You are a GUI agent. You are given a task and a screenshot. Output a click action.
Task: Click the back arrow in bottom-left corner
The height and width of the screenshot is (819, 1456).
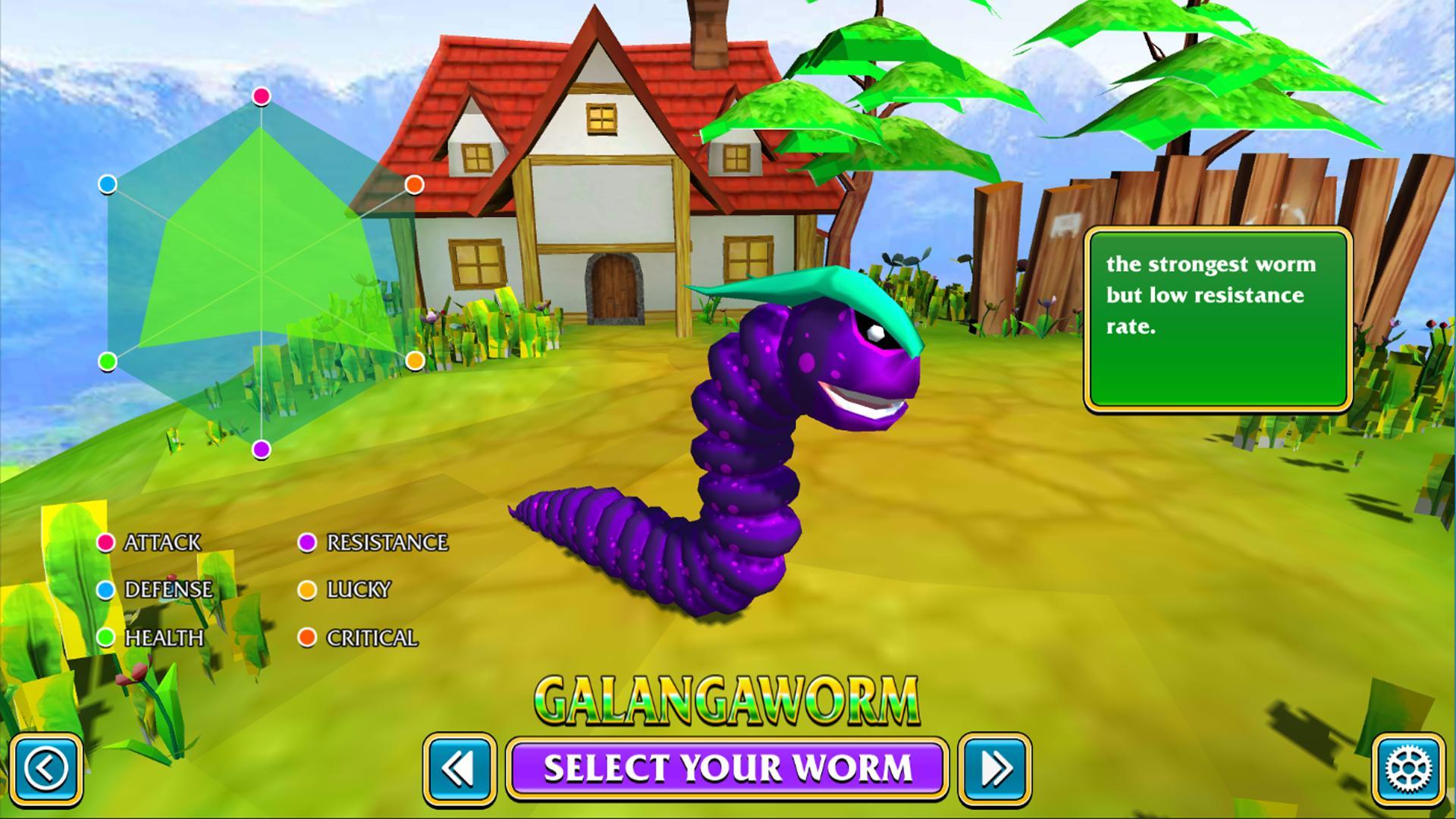[47, 770]
